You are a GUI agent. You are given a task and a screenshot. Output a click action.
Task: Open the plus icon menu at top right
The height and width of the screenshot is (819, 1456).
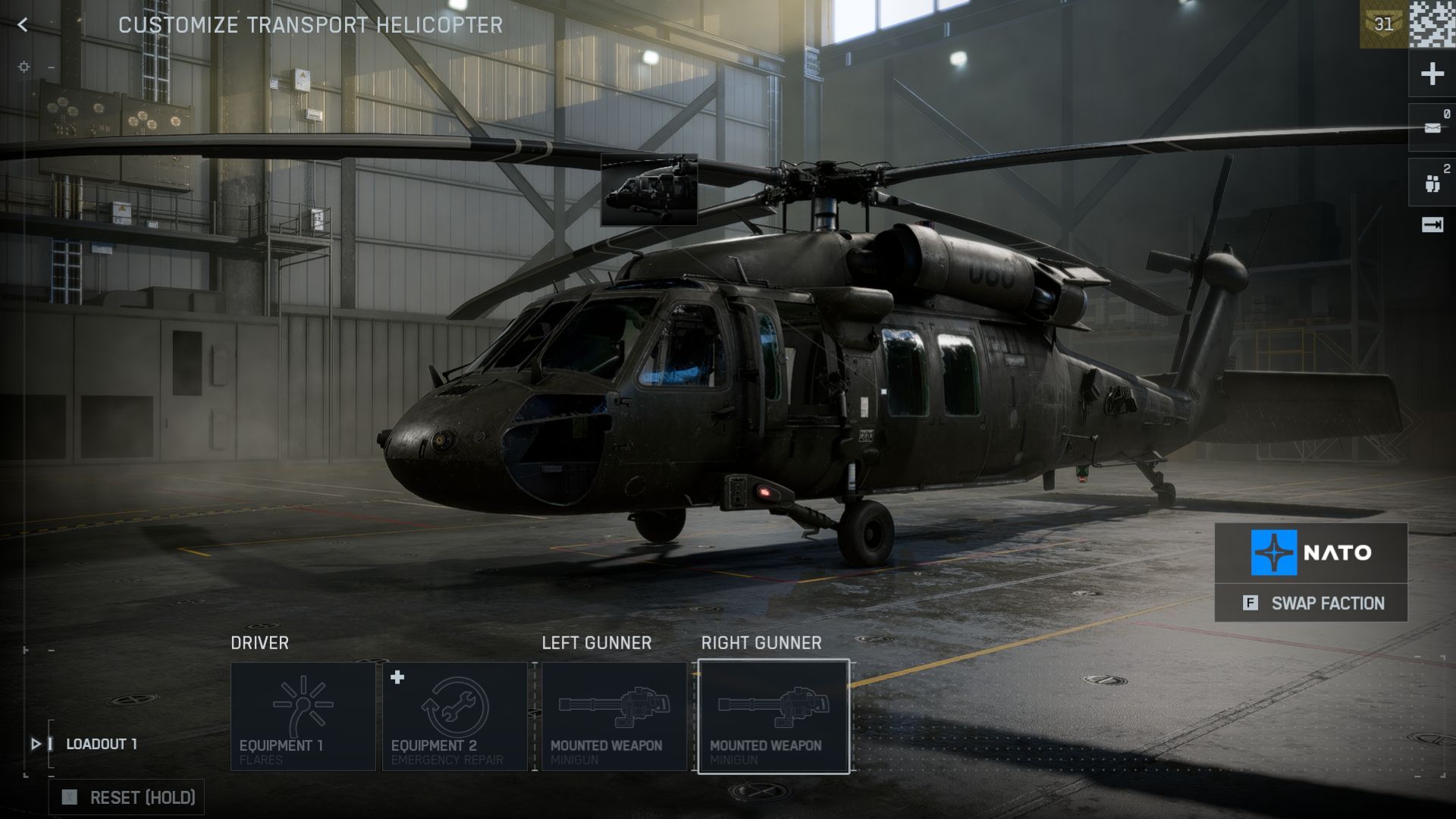(x=1432, y=74)
